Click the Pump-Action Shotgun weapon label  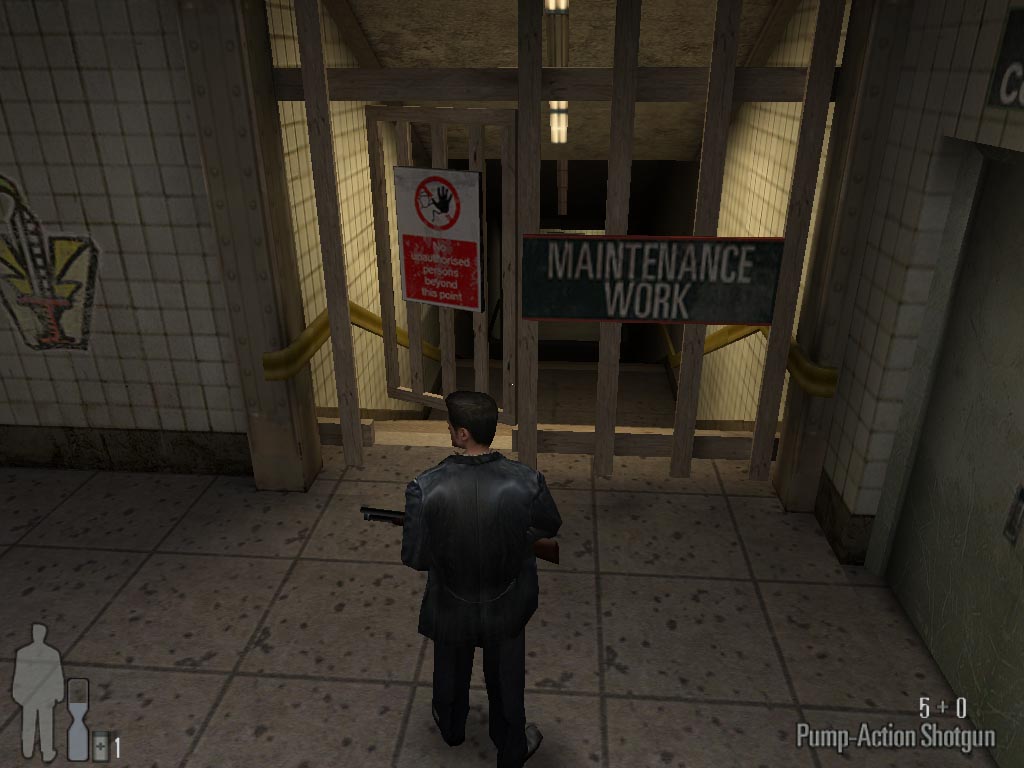click(x=895, y=737)
